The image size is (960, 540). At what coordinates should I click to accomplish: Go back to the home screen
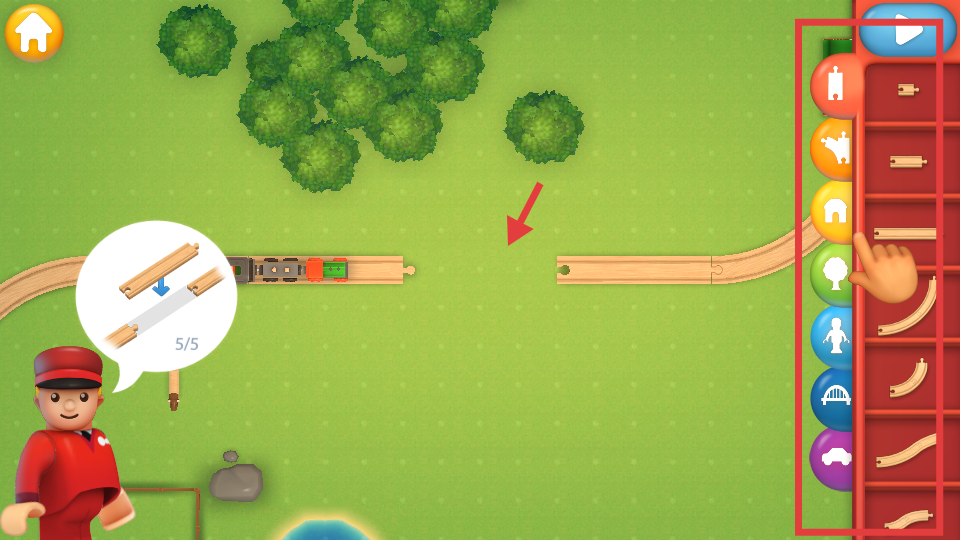[x=34, y=33]
